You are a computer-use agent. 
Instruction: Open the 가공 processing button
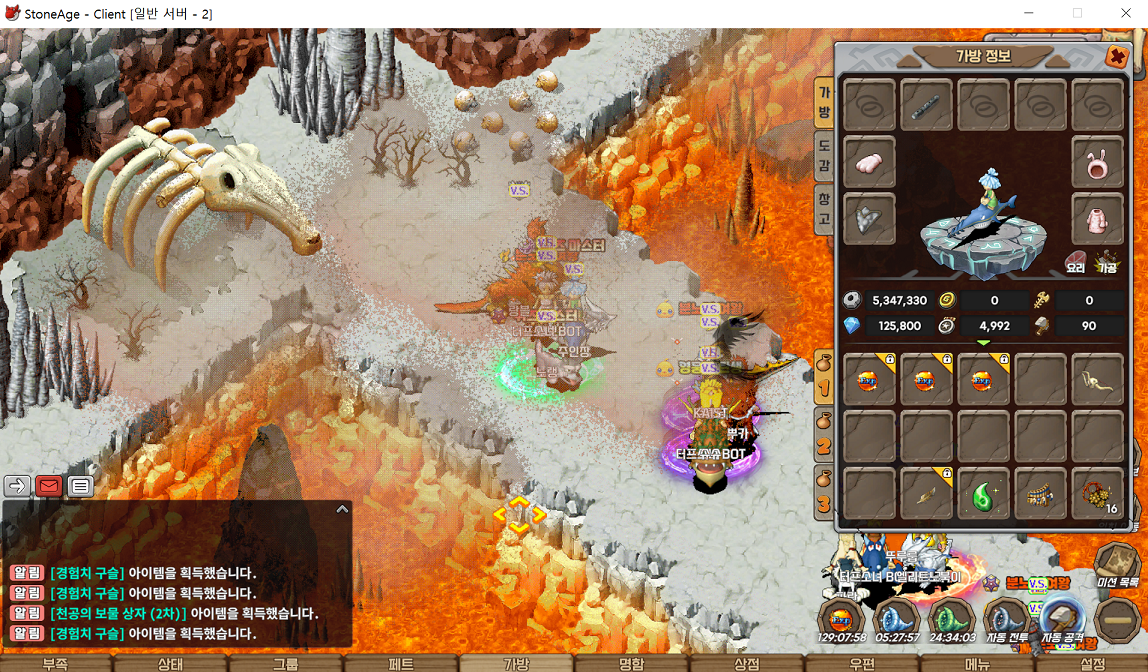(x=1107, y=262)
